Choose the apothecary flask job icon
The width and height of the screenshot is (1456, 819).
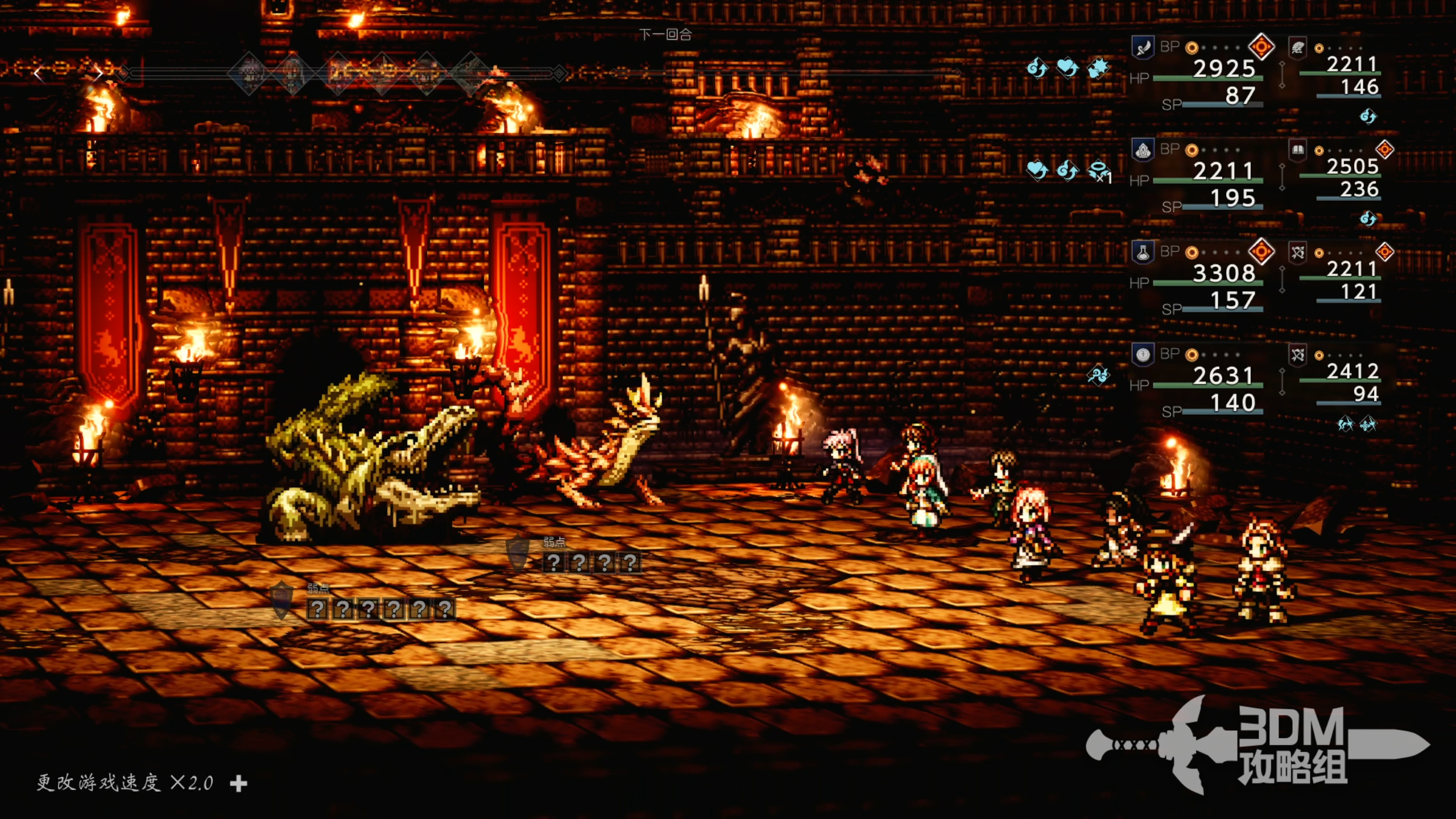(x=1143, y=253)
